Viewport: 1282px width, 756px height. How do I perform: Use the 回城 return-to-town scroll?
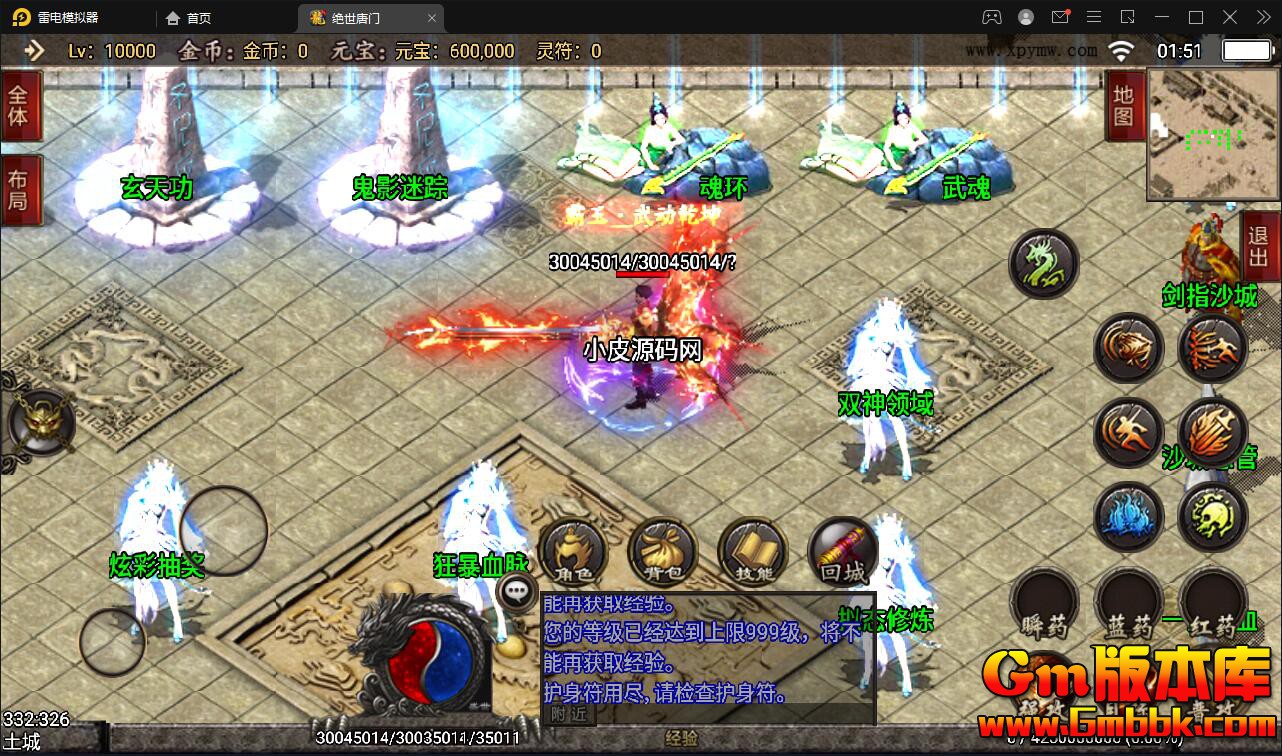[x=842, y=552]
